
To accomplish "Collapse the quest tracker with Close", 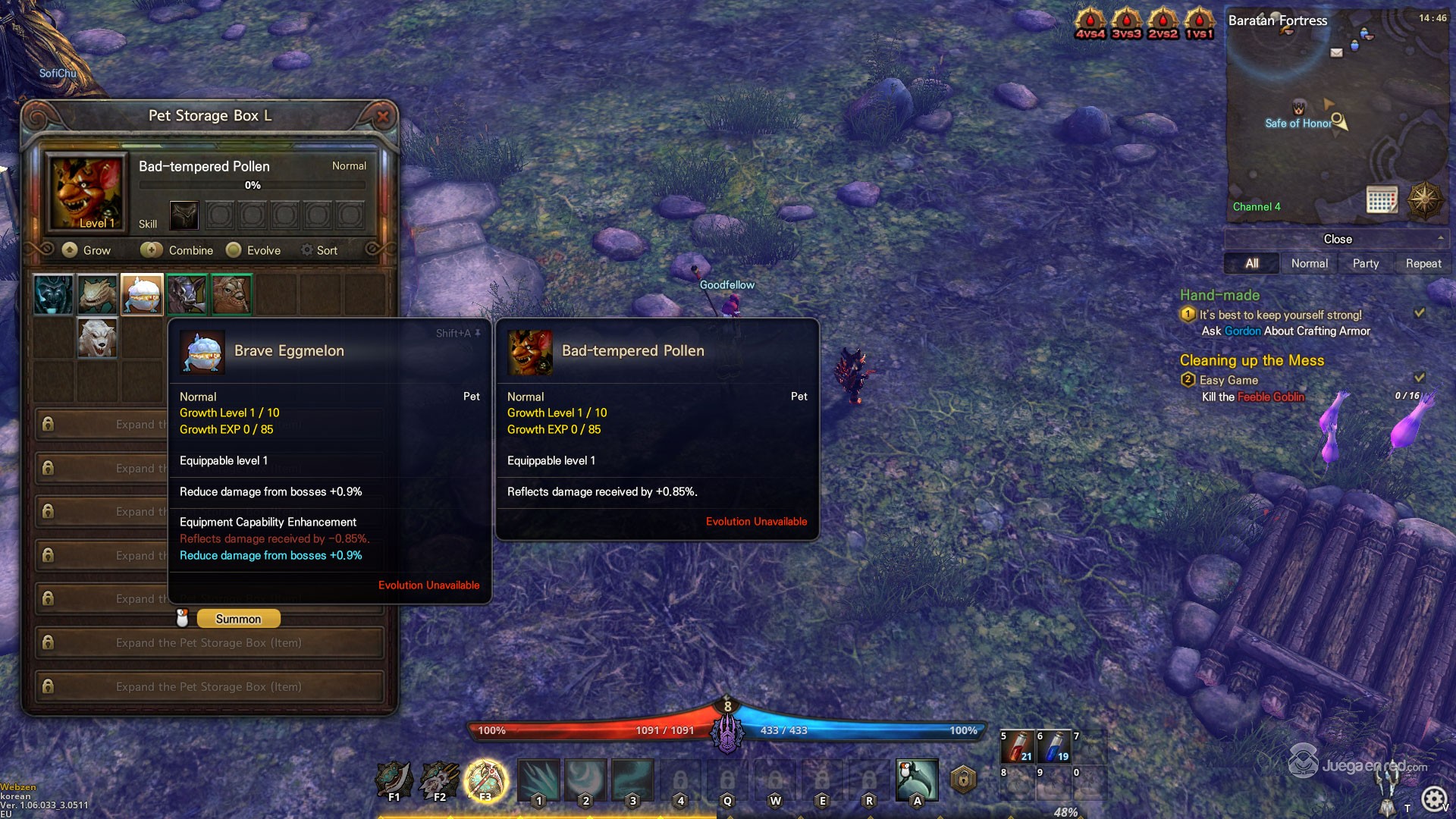I will [x=1337, y=239].
